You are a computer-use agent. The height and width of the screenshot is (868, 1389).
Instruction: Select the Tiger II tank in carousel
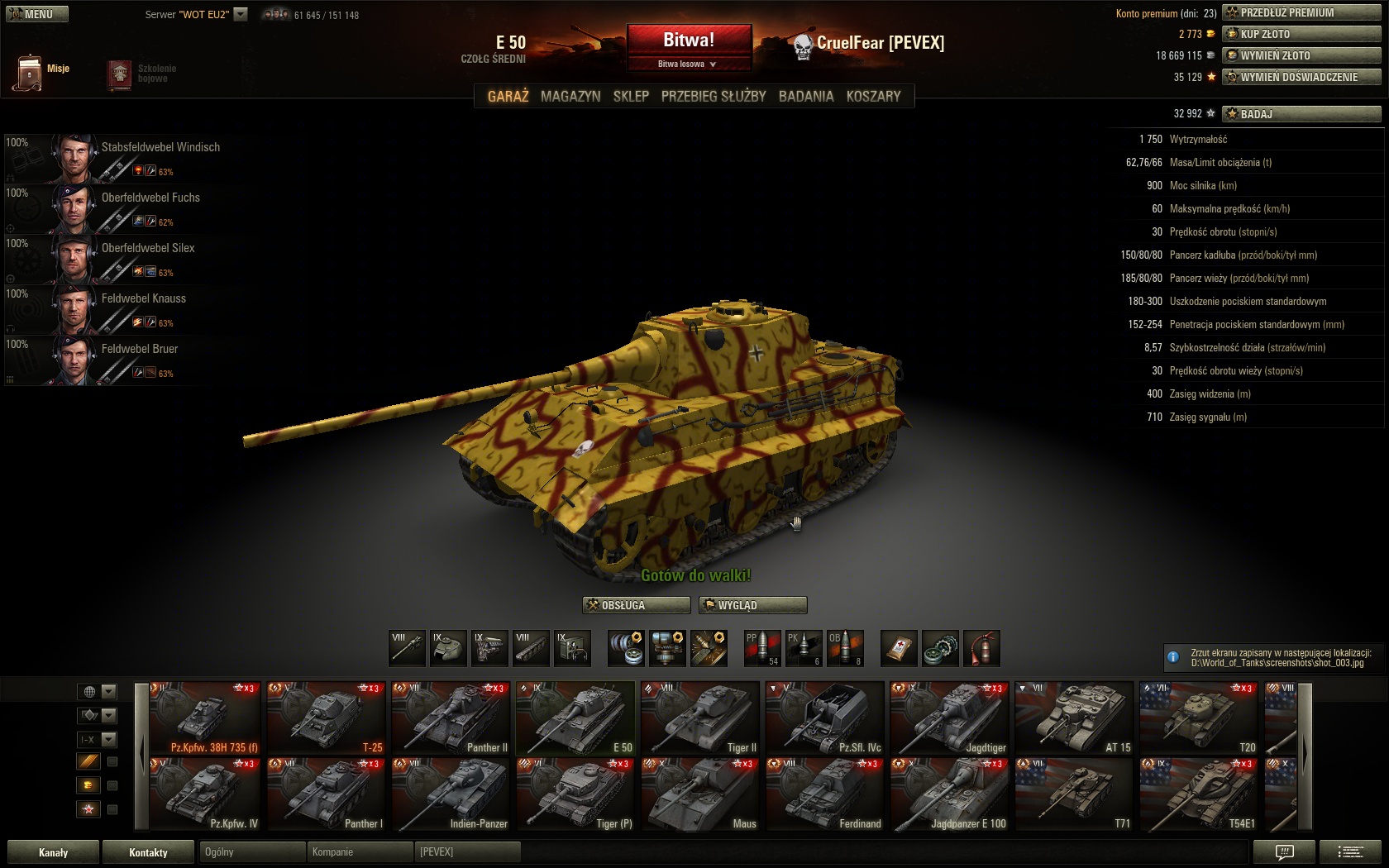pos(699,718)
